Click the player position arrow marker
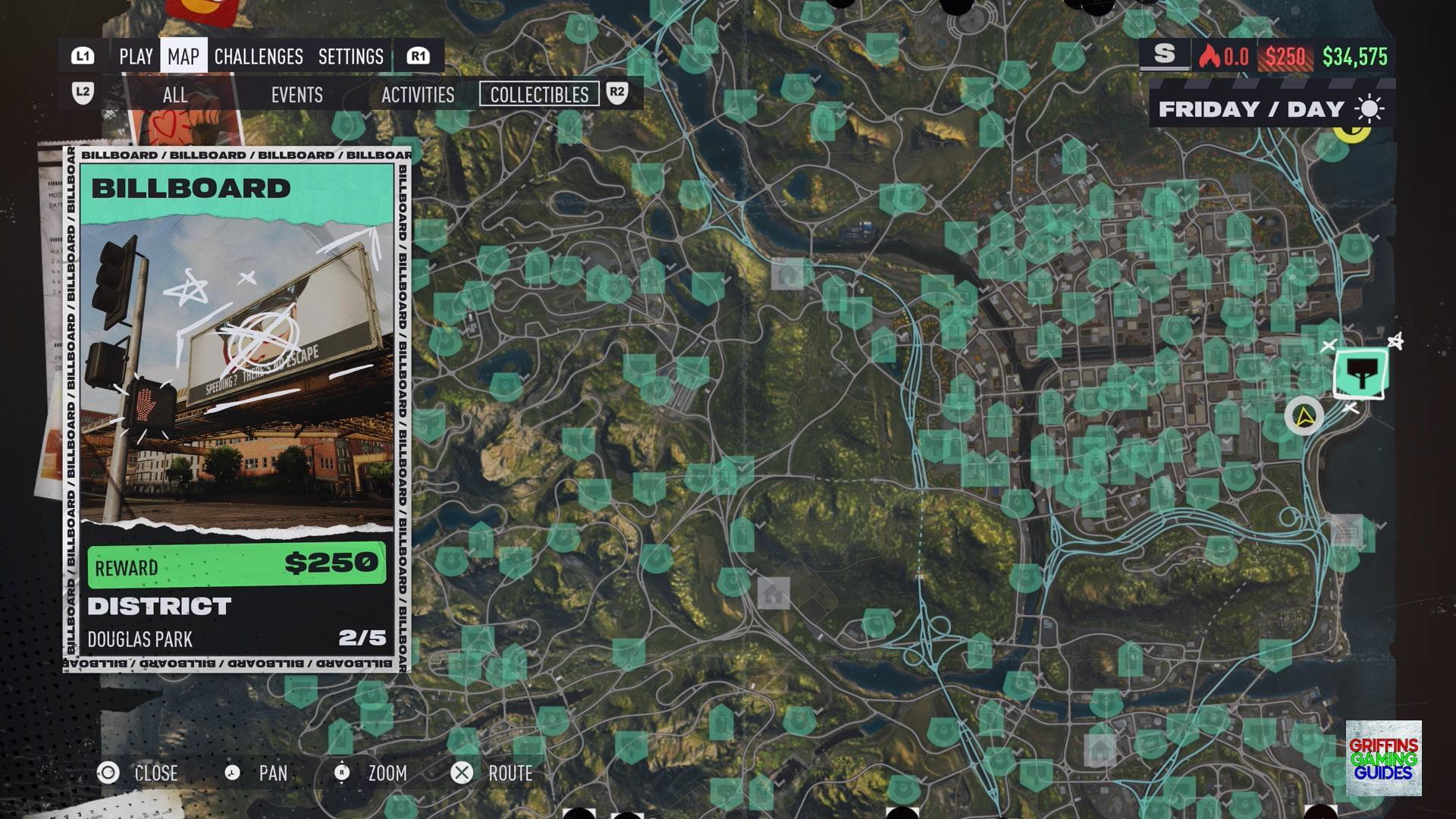The height and width of the screenshot is (819, 1456). pyautogui.click(x=1304, y=416)
